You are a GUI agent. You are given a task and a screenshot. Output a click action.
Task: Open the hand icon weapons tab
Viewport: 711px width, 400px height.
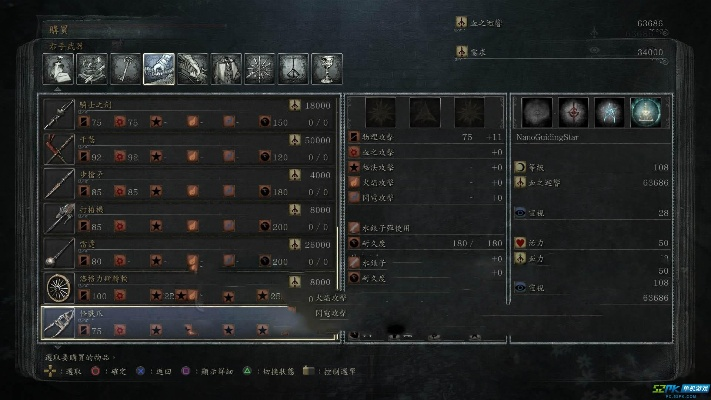point(158,69)
